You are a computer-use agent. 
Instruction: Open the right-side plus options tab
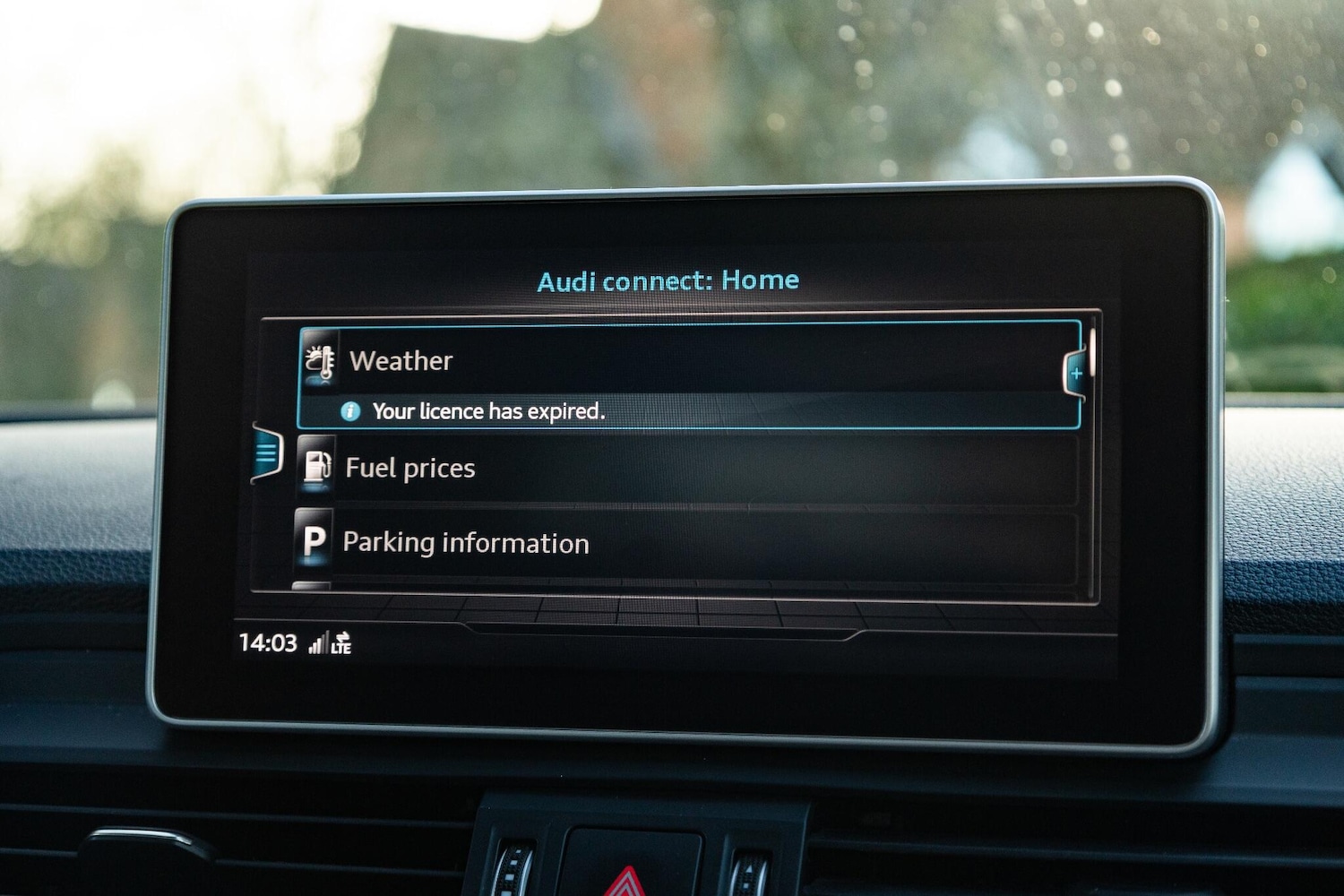tap(1076, 374)
